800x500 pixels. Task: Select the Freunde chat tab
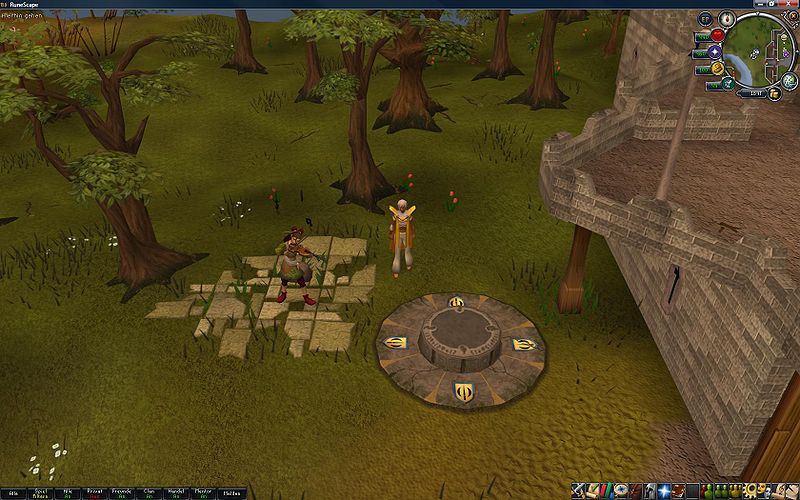(x=121, y=492)
